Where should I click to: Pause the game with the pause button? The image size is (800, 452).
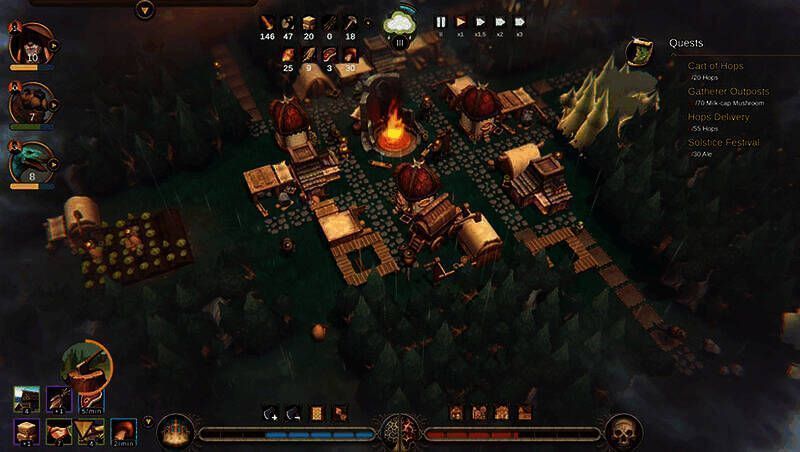click(440, 21)
